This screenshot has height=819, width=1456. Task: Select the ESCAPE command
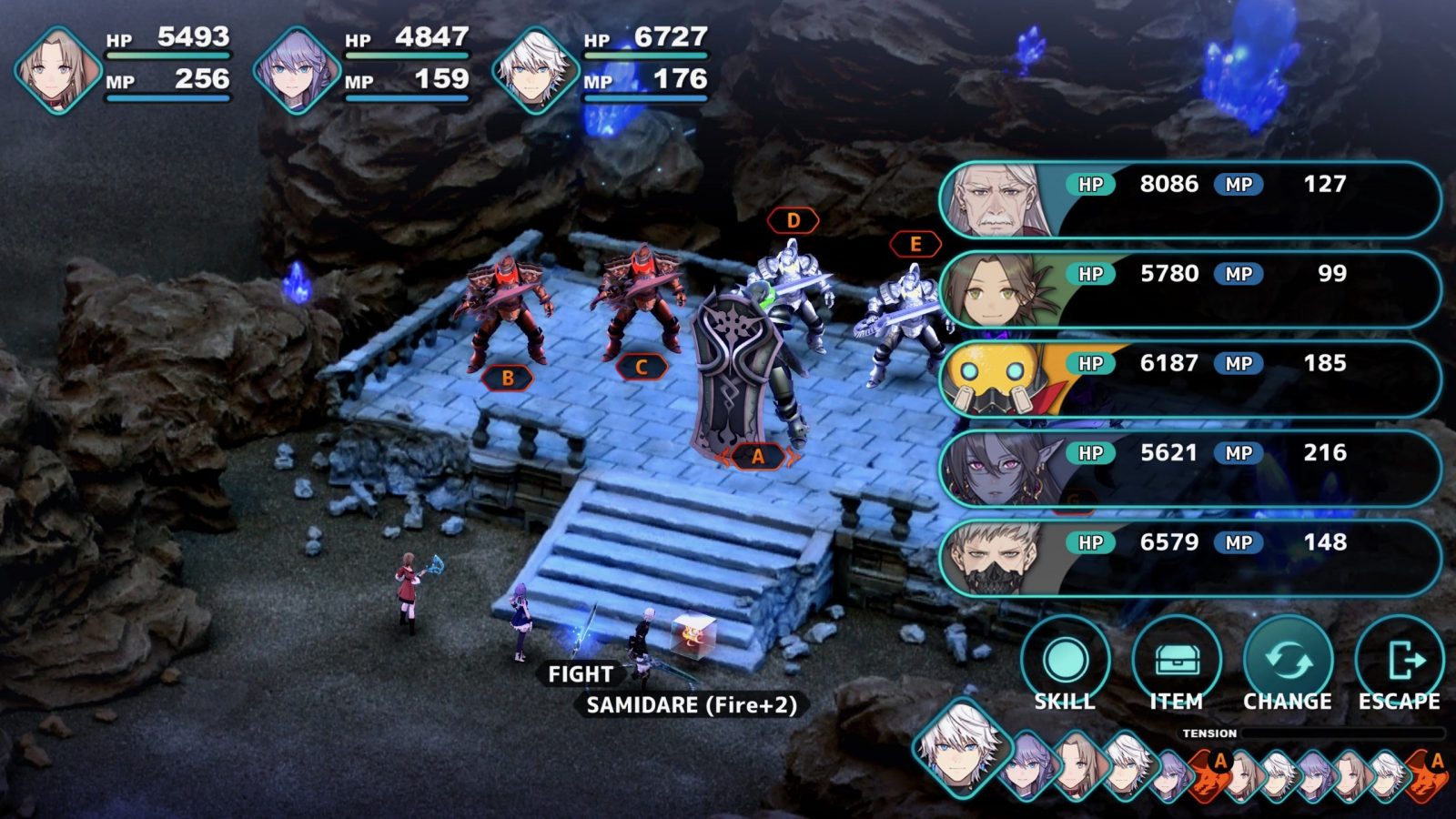(x=1399, y=663)
